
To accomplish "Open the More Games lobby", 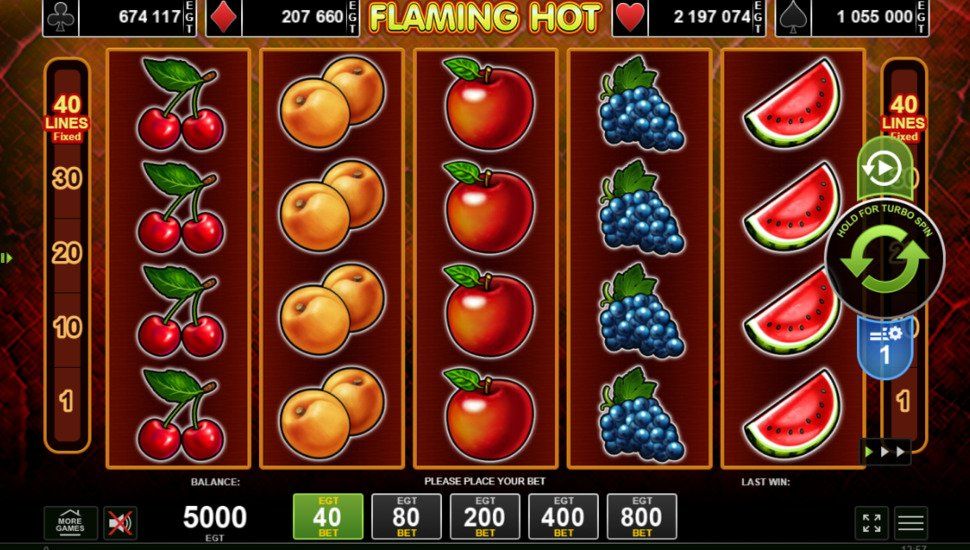I will click(70, 522).
